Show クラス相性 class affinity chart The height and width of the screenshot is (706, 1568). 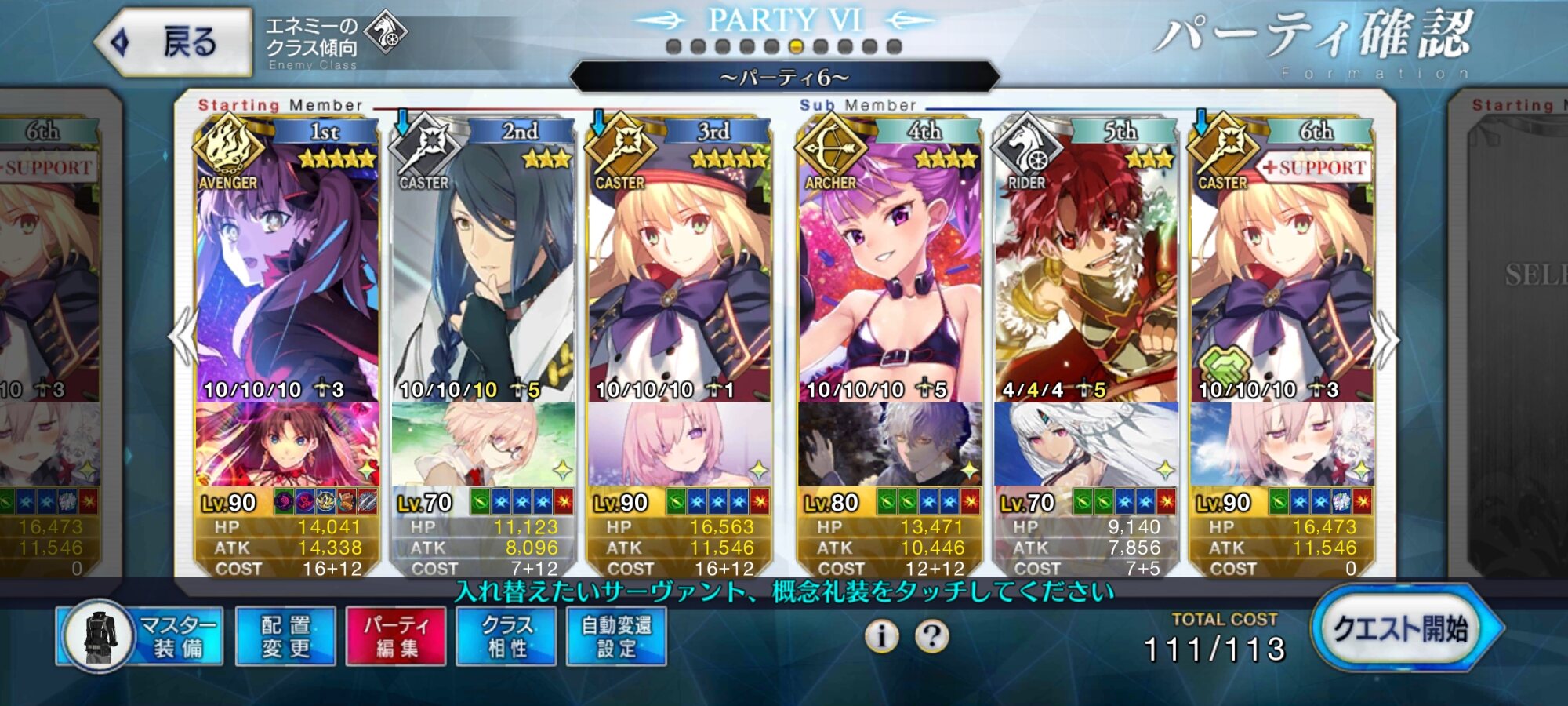[x=506, y=636]
